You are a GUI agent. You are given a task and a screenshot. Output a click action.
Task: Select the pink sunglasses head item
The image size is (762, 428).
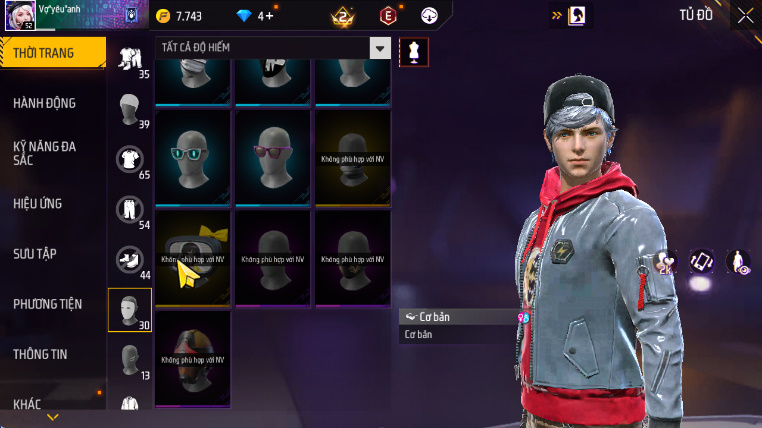pos(273,157)
